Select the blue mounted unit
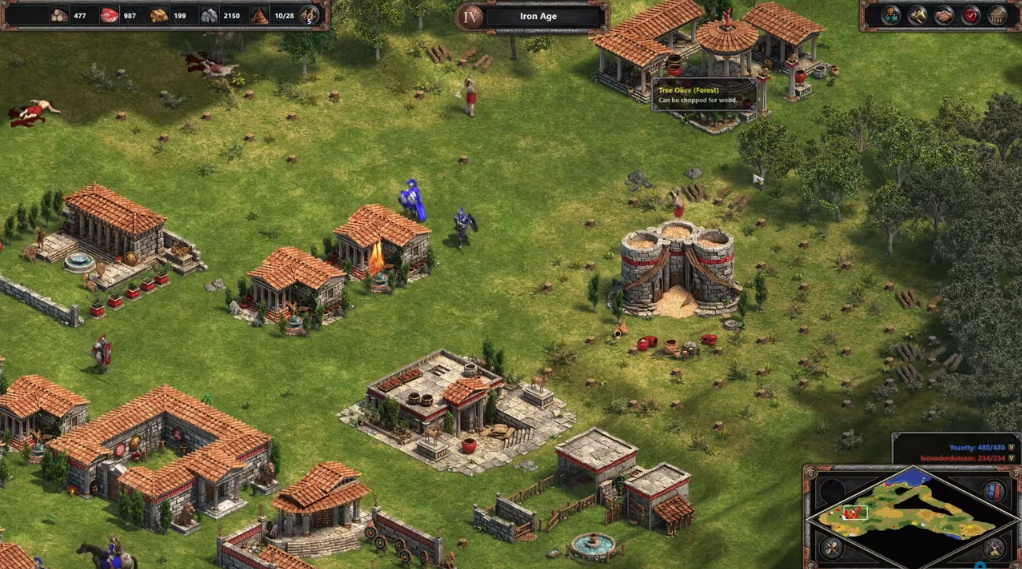This screenshot has width=1022, height=569. [x=412, y=200]
